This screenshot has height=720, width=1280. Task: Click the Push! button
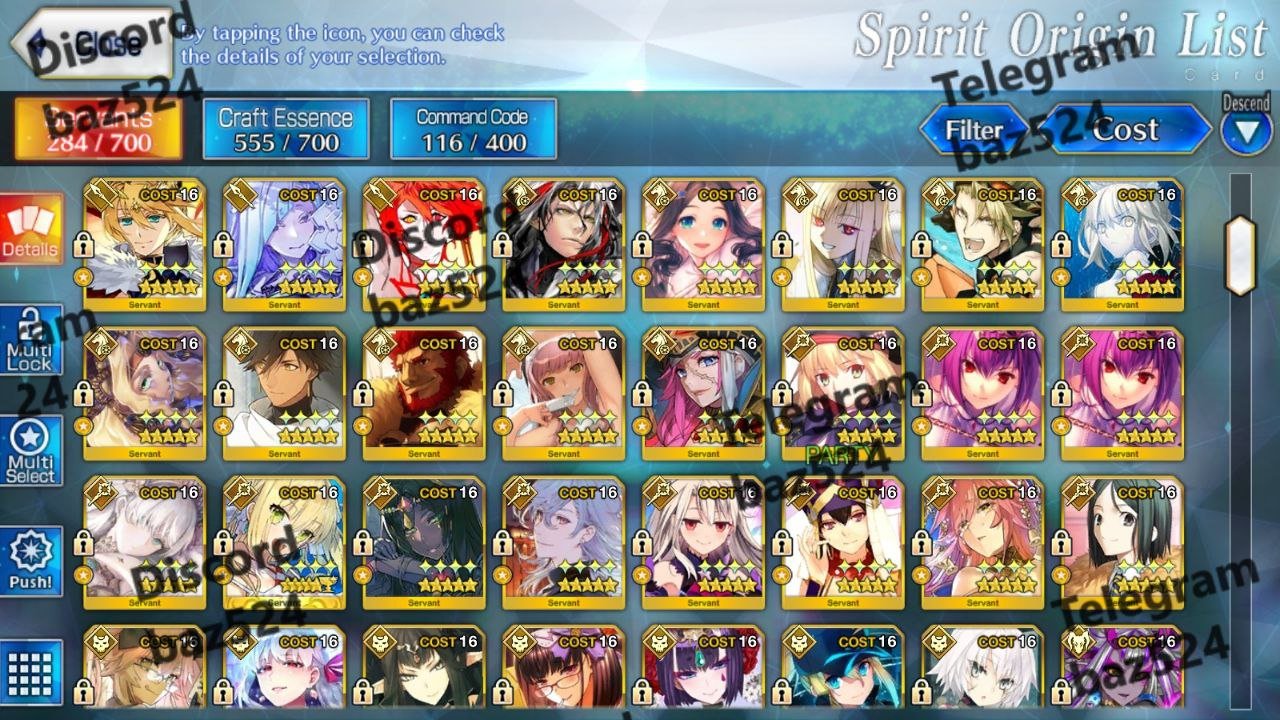pyautogui.click(x=31, y=562)
